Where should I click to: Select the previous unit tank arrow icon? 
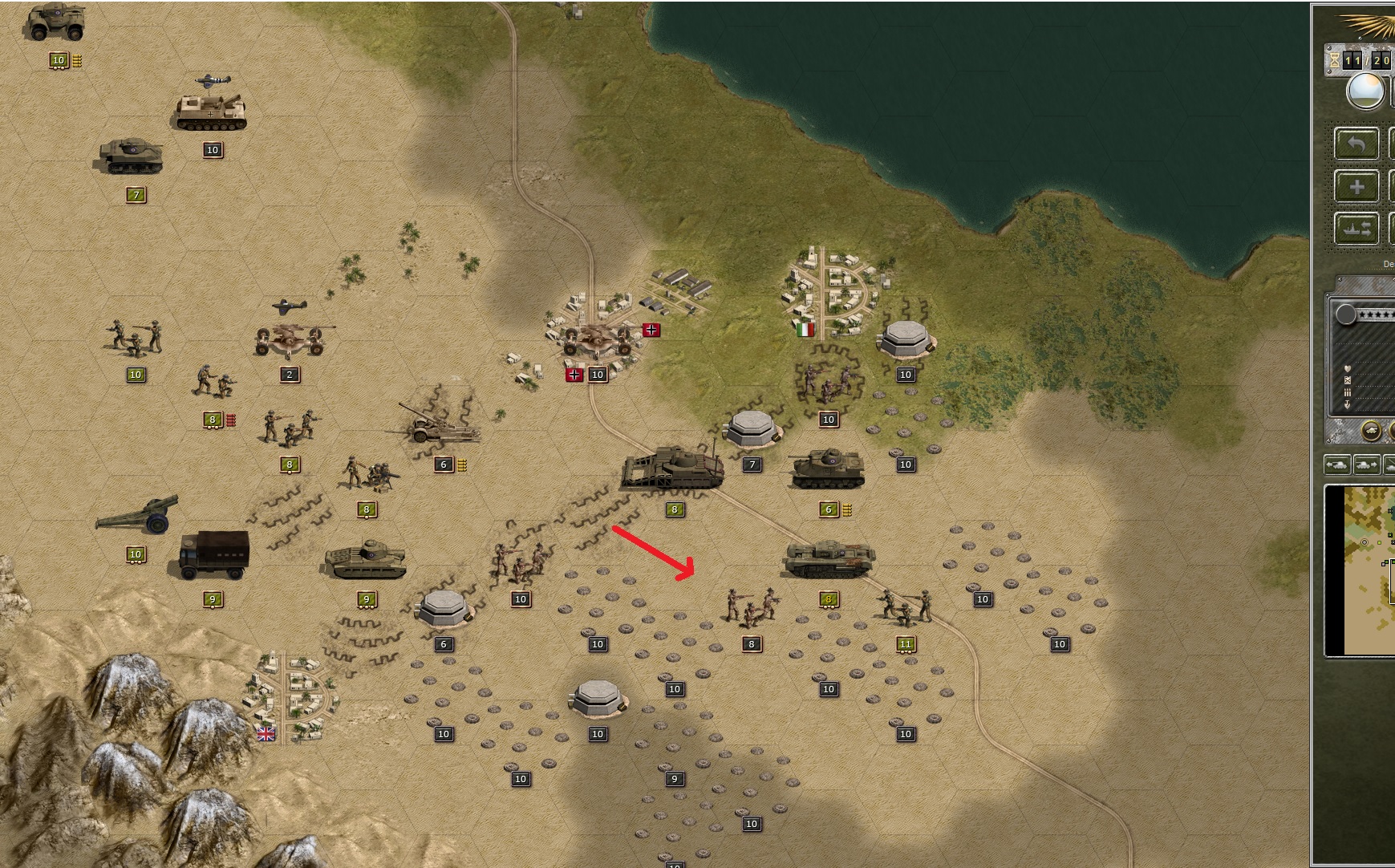[x=1336, y=464]
